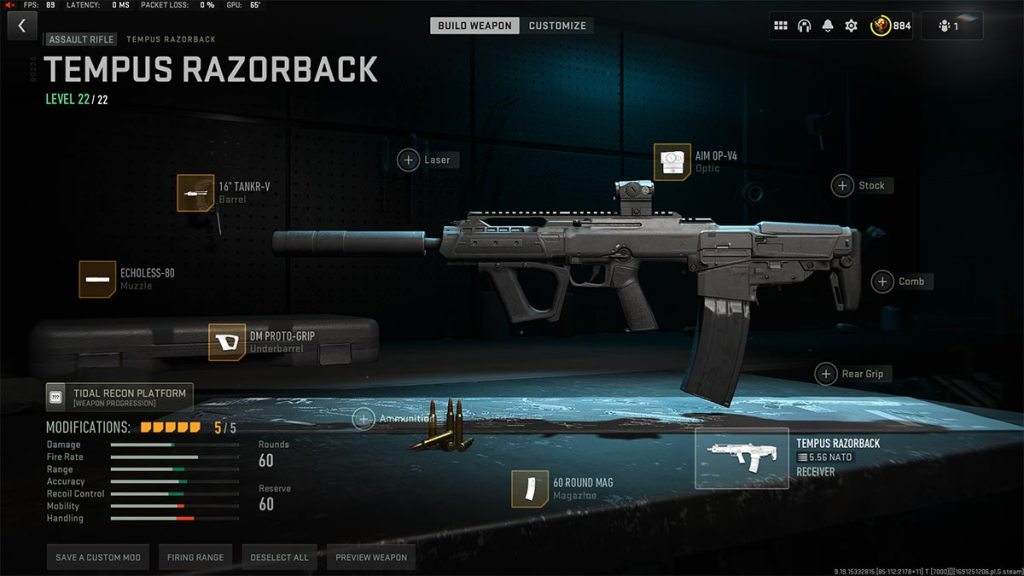Select the 60 Round Mag magazine slot
The height and width of the screenshot is (576, 1024).
(x=530, y=489)
